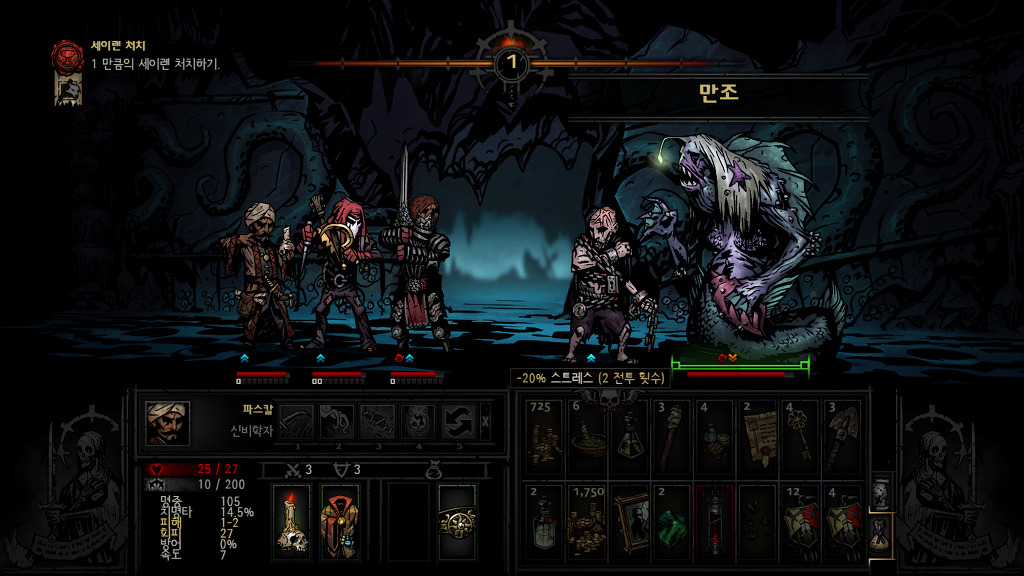This screenshot has height=576, width=1024.
Task: Choose the skull-faced skill icon
Action: click(415, 422)
